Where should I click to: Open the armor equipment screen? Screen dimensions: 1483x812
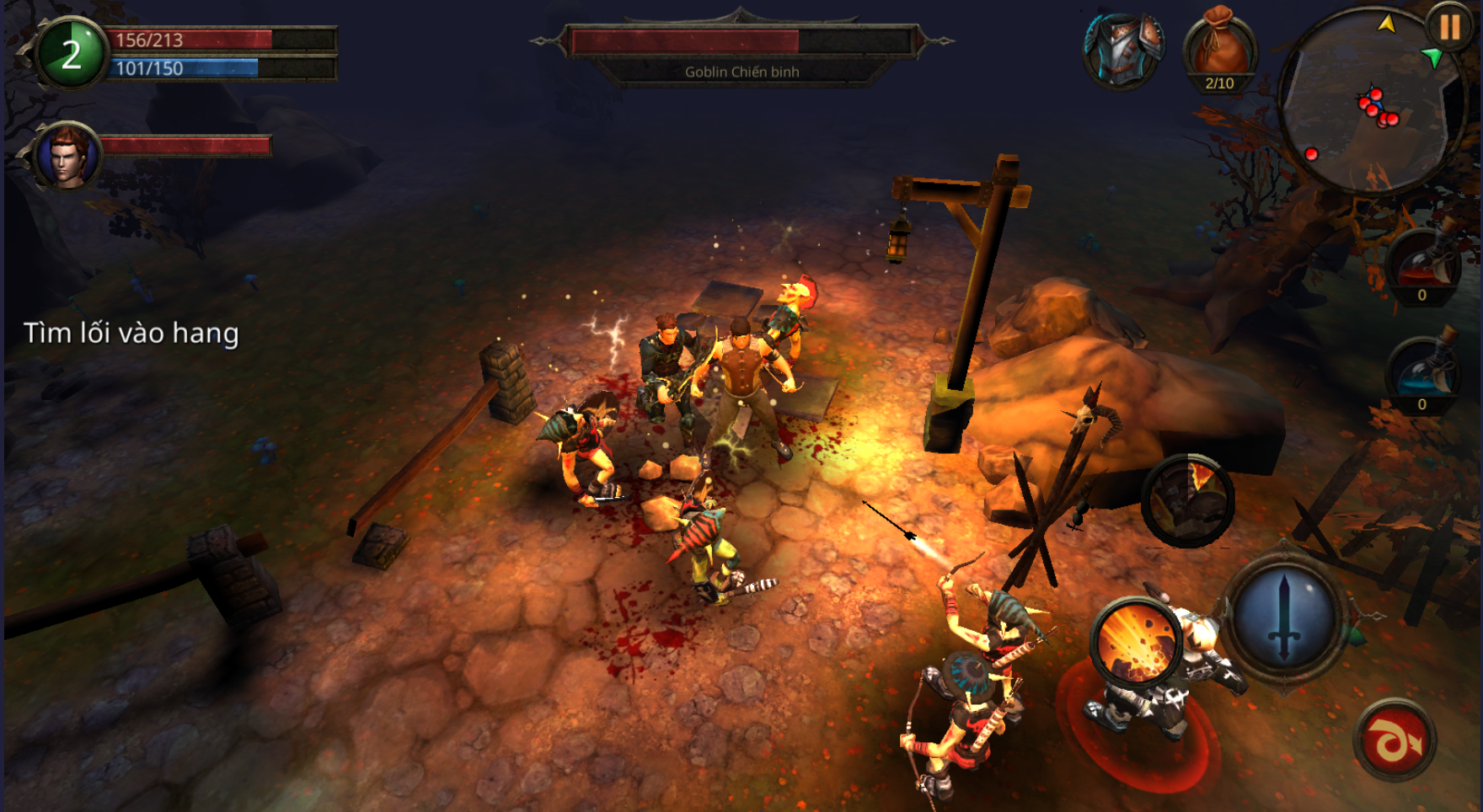pos(1124,51)
